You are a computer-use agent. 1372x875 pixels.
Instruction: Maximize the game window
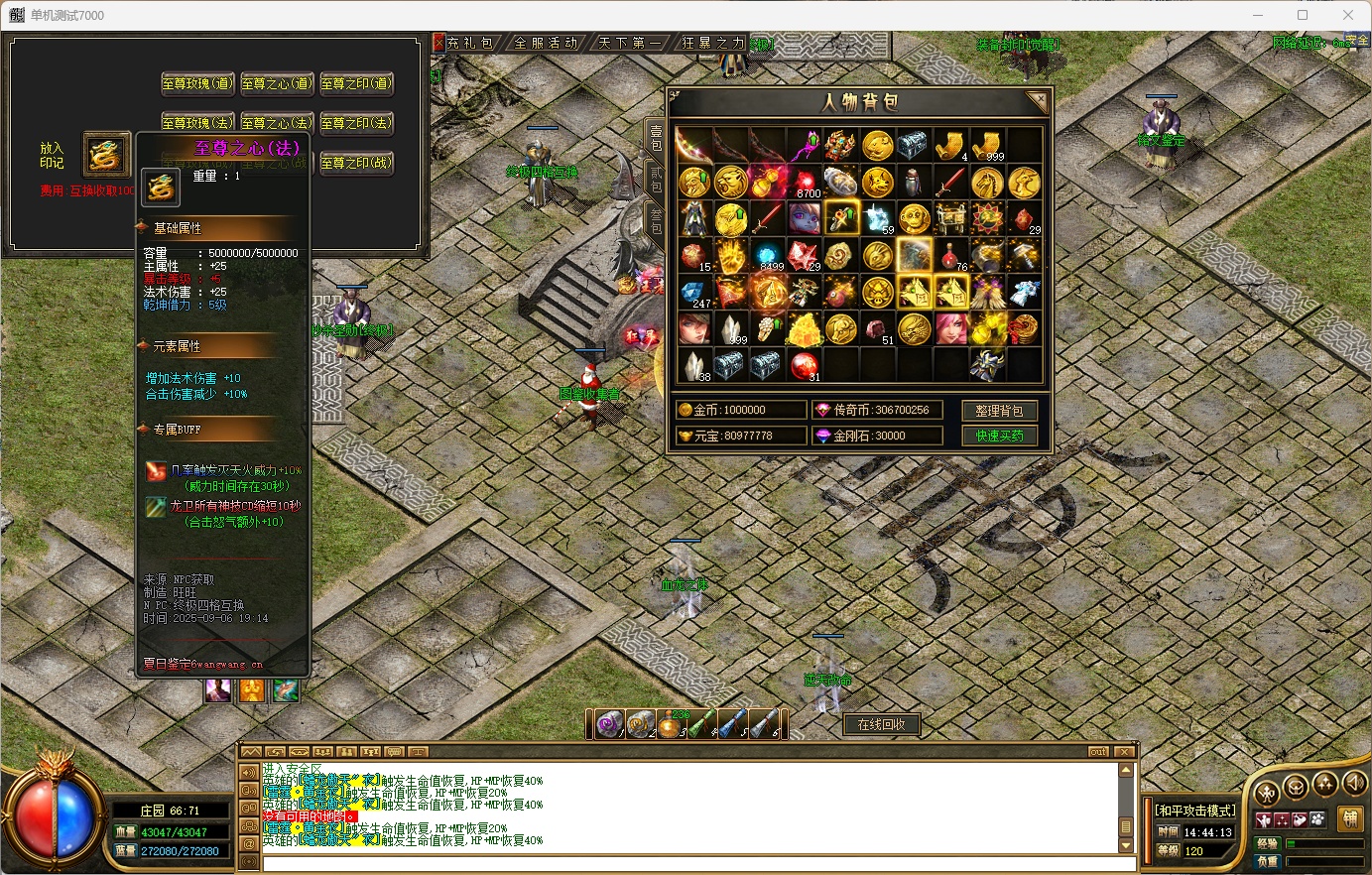click(1303, 15)
